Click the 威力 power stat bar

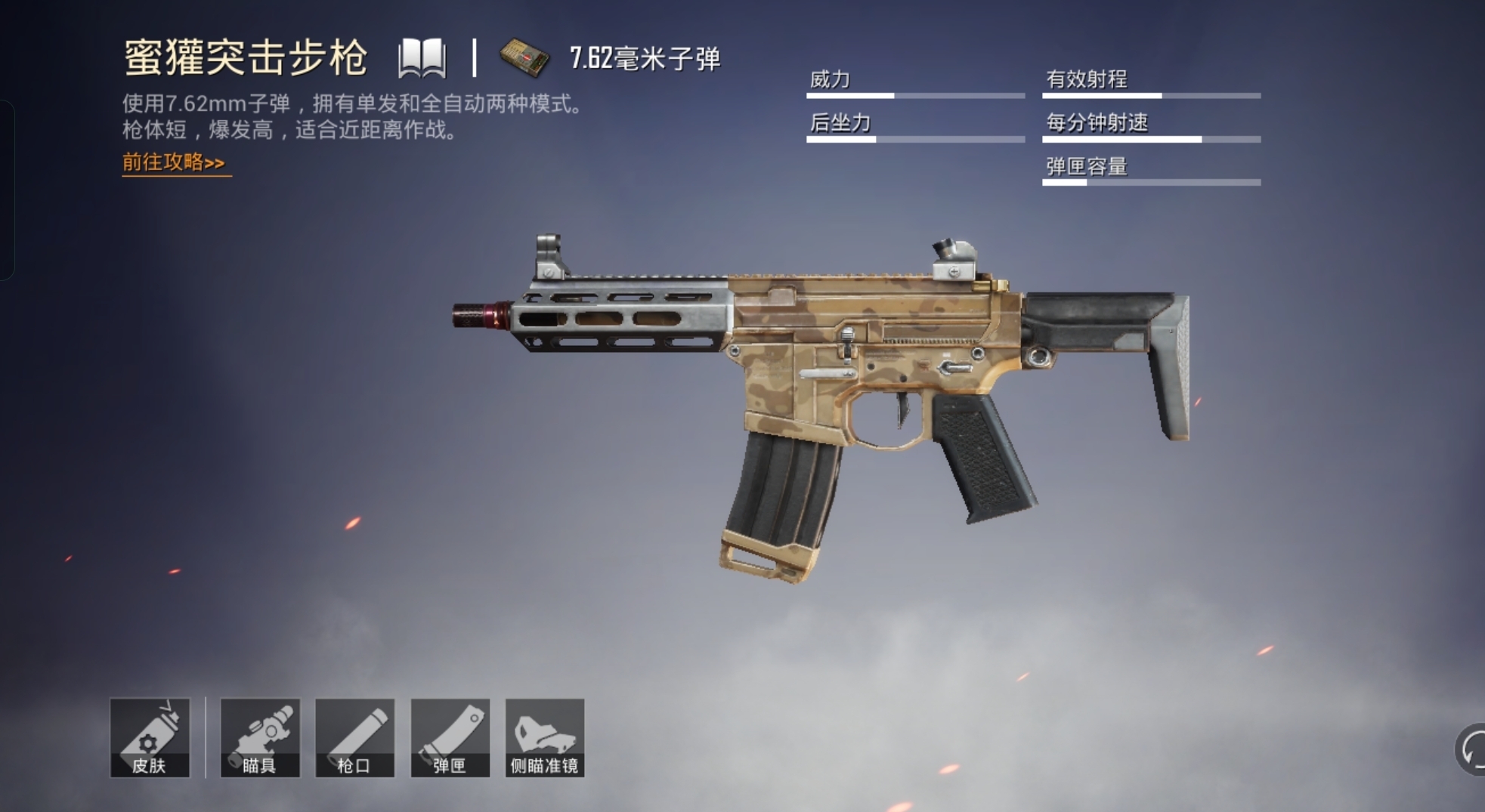click(x=914, y=96)
